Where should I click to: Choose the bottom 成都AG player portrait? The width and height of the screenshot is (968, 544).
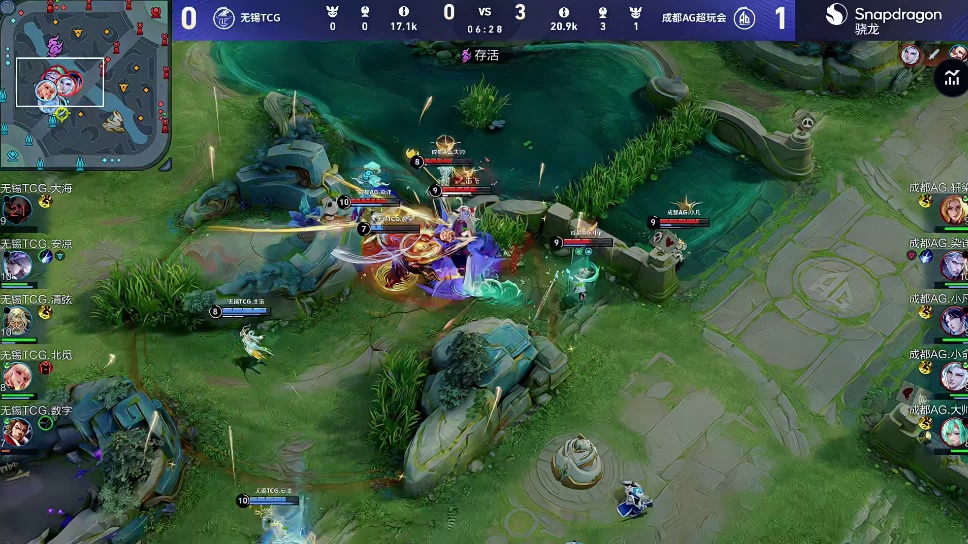pyautogui.click(x=953, y=432)
